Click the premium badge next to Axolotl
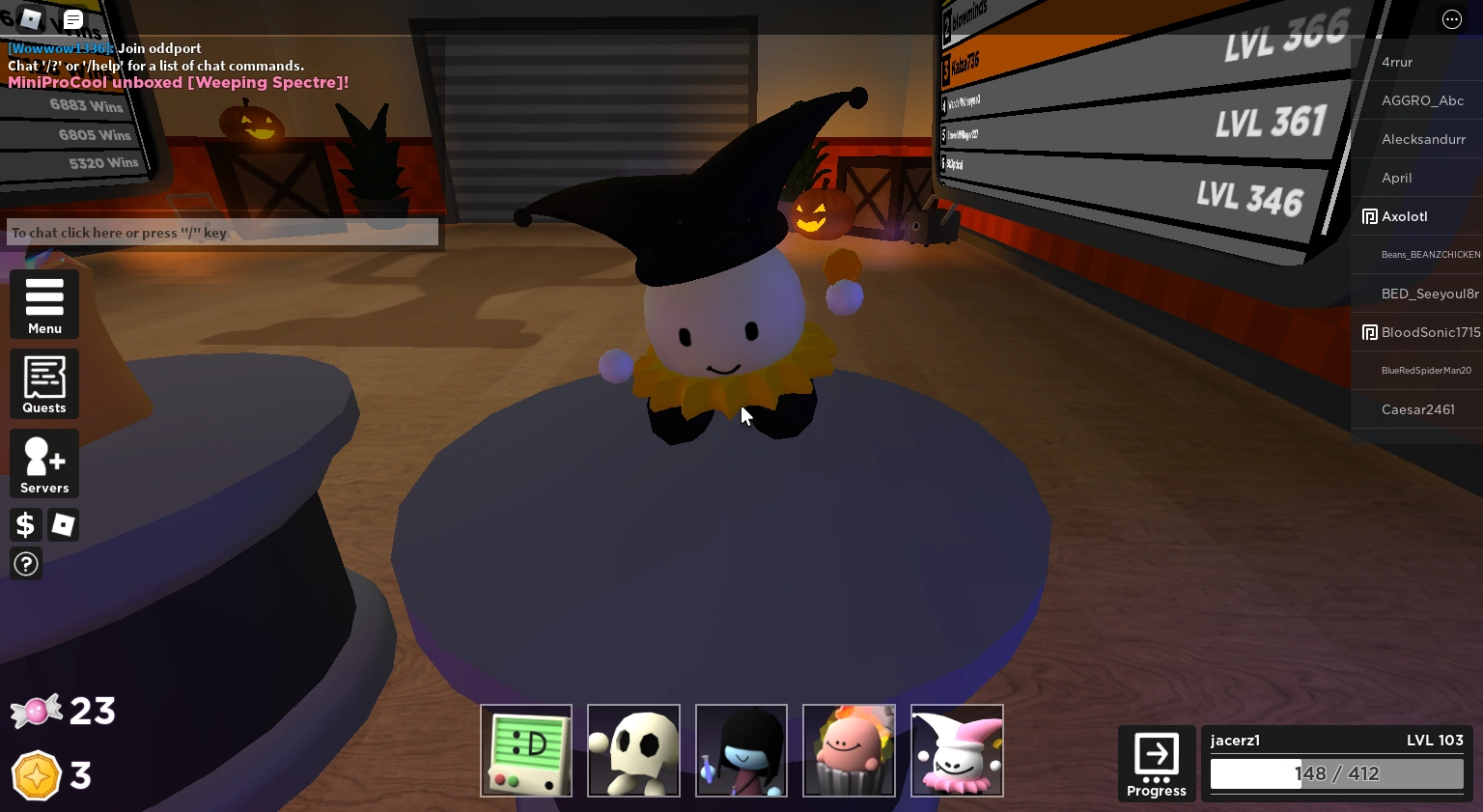 (1370, 216)
